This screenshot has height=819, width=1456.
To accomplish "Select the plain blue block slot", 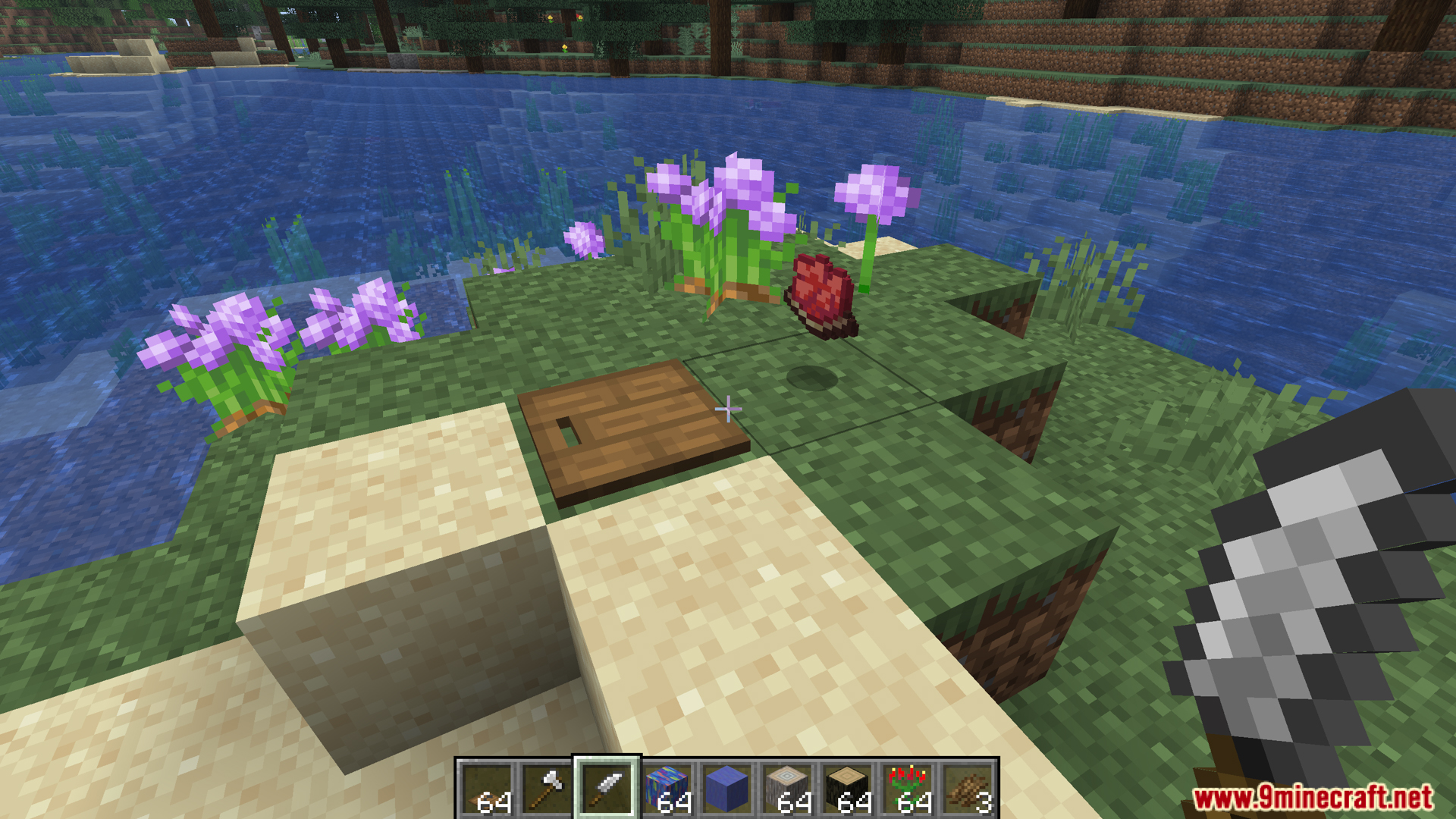I will pyautogui.click(x=726, y=789).
